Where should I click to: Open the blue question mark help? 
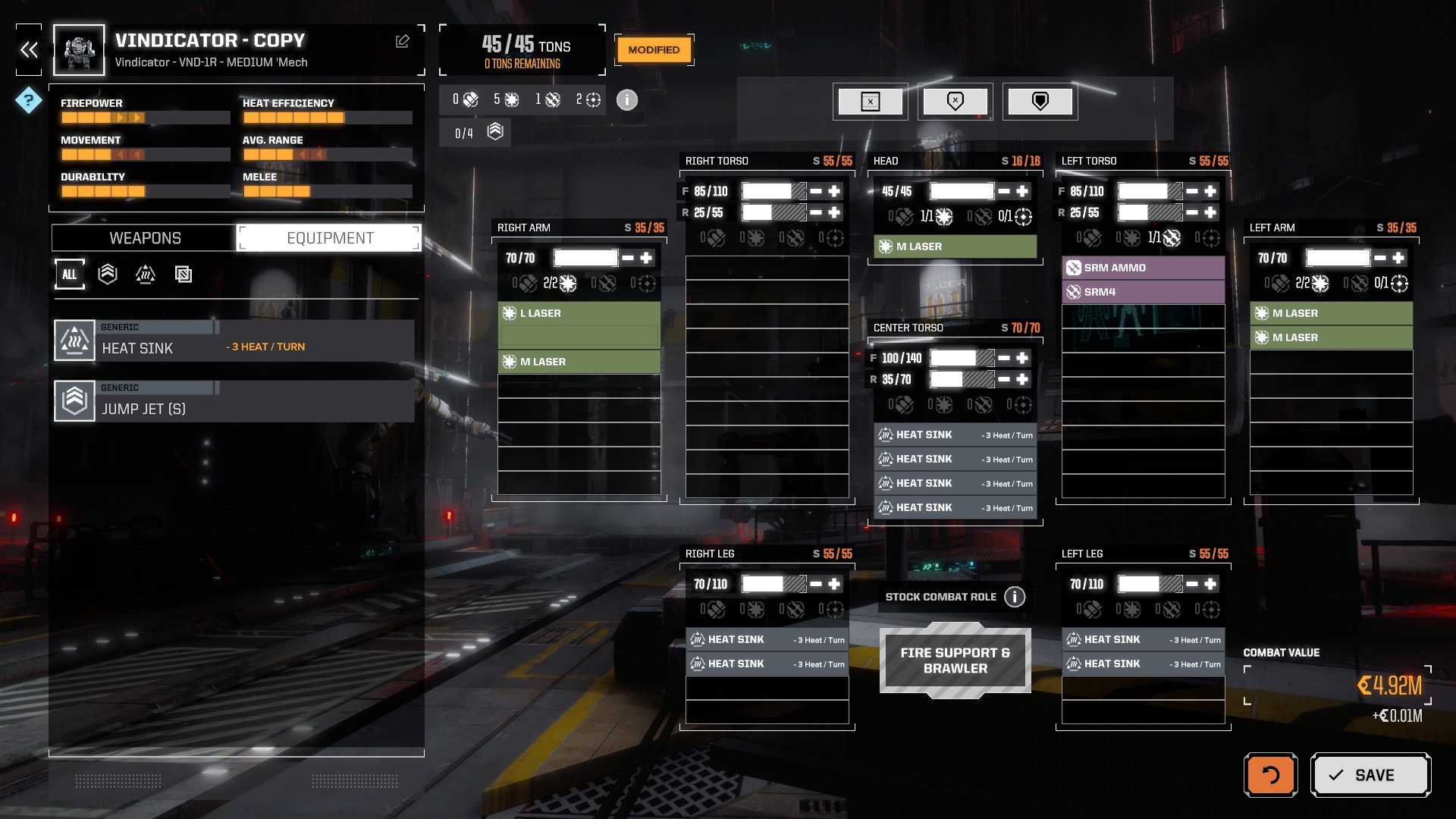(x=29, y=99)
